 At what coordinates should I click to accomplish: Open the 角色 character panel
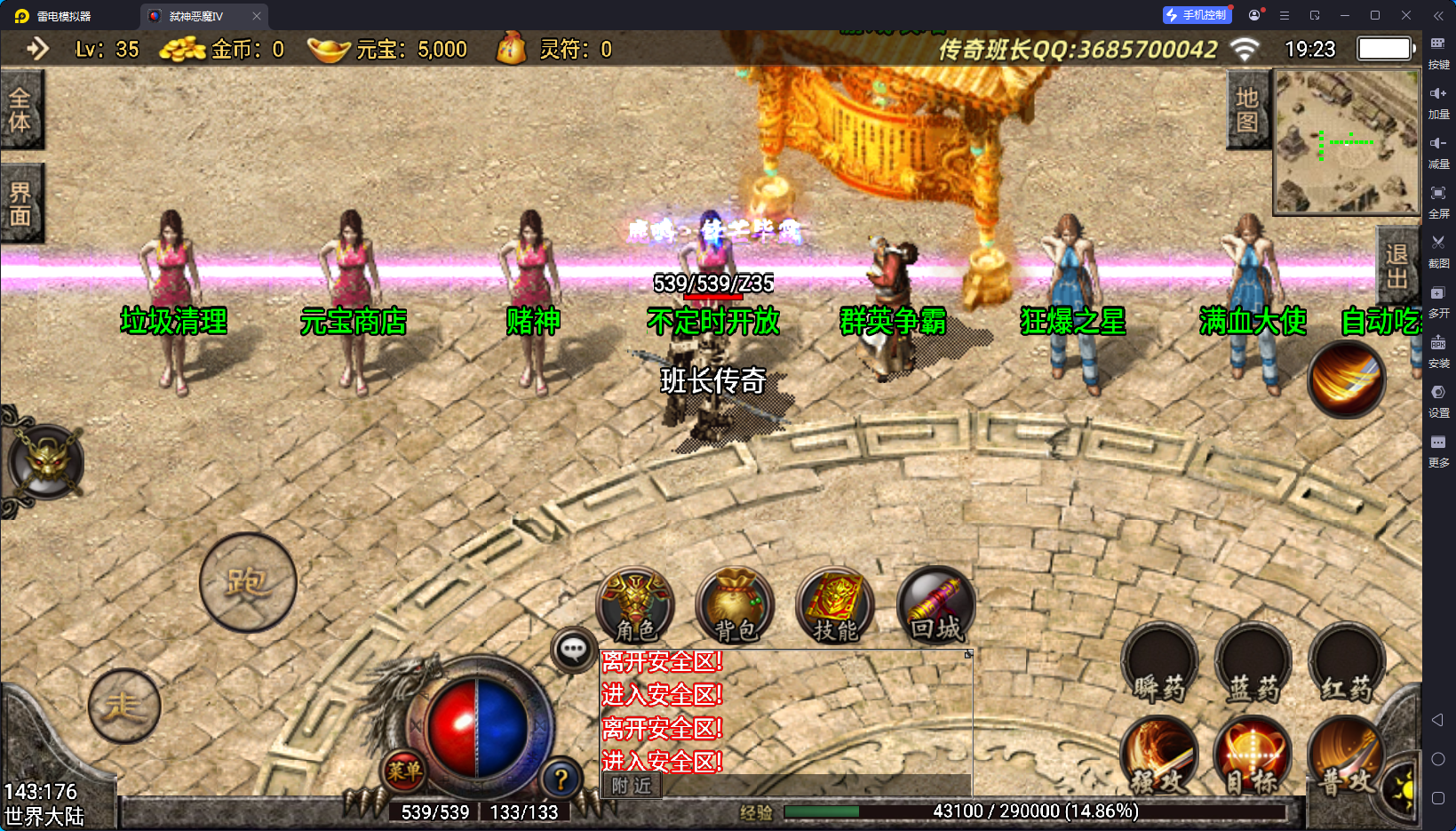click(x=635, y=605)
